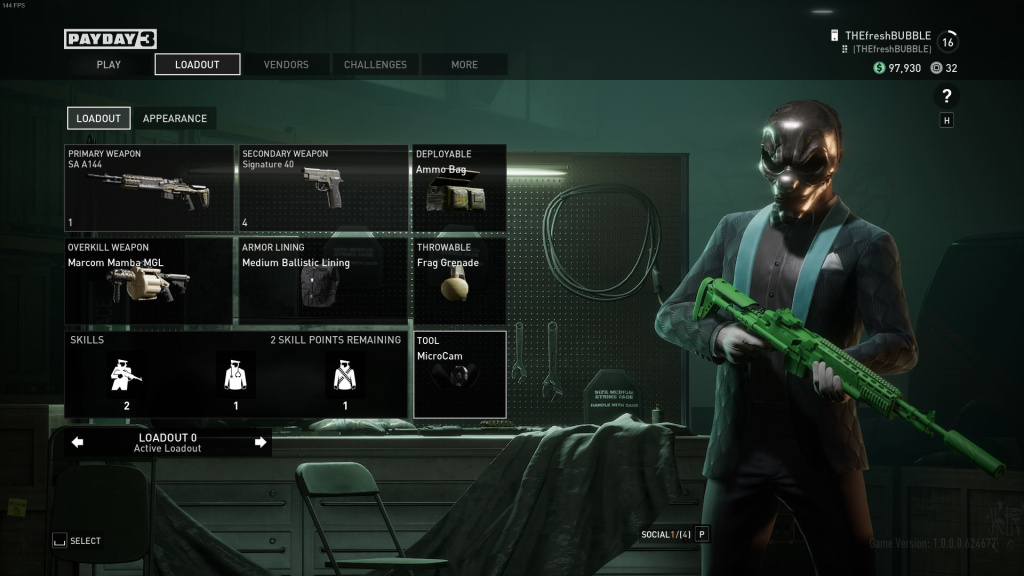1024x576 pixels.
Task: Switch to the Vendors tab
Action: 286,65
